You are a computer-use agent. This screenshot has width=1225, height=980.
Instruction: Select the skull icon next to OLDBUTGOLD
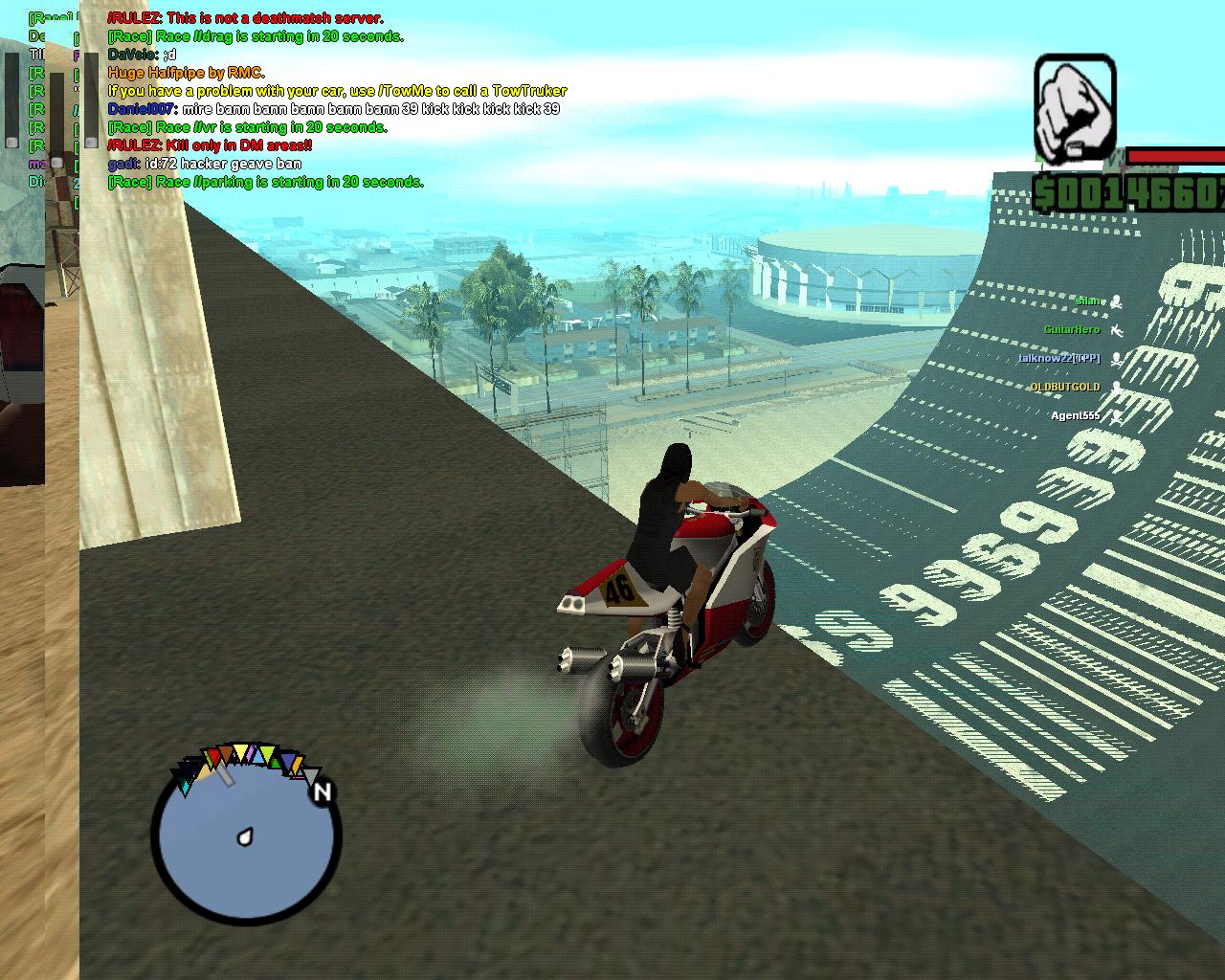[x=1117, y=387]
